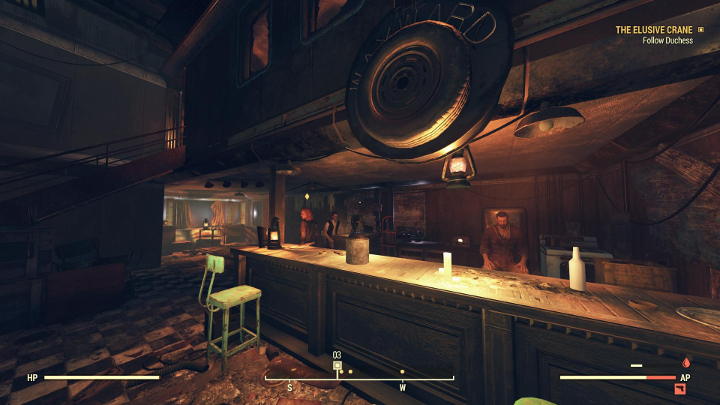Viewport: 720px width, 405px height.
Task: Select the square quest marker on the compass
Action: coord(337,366)
